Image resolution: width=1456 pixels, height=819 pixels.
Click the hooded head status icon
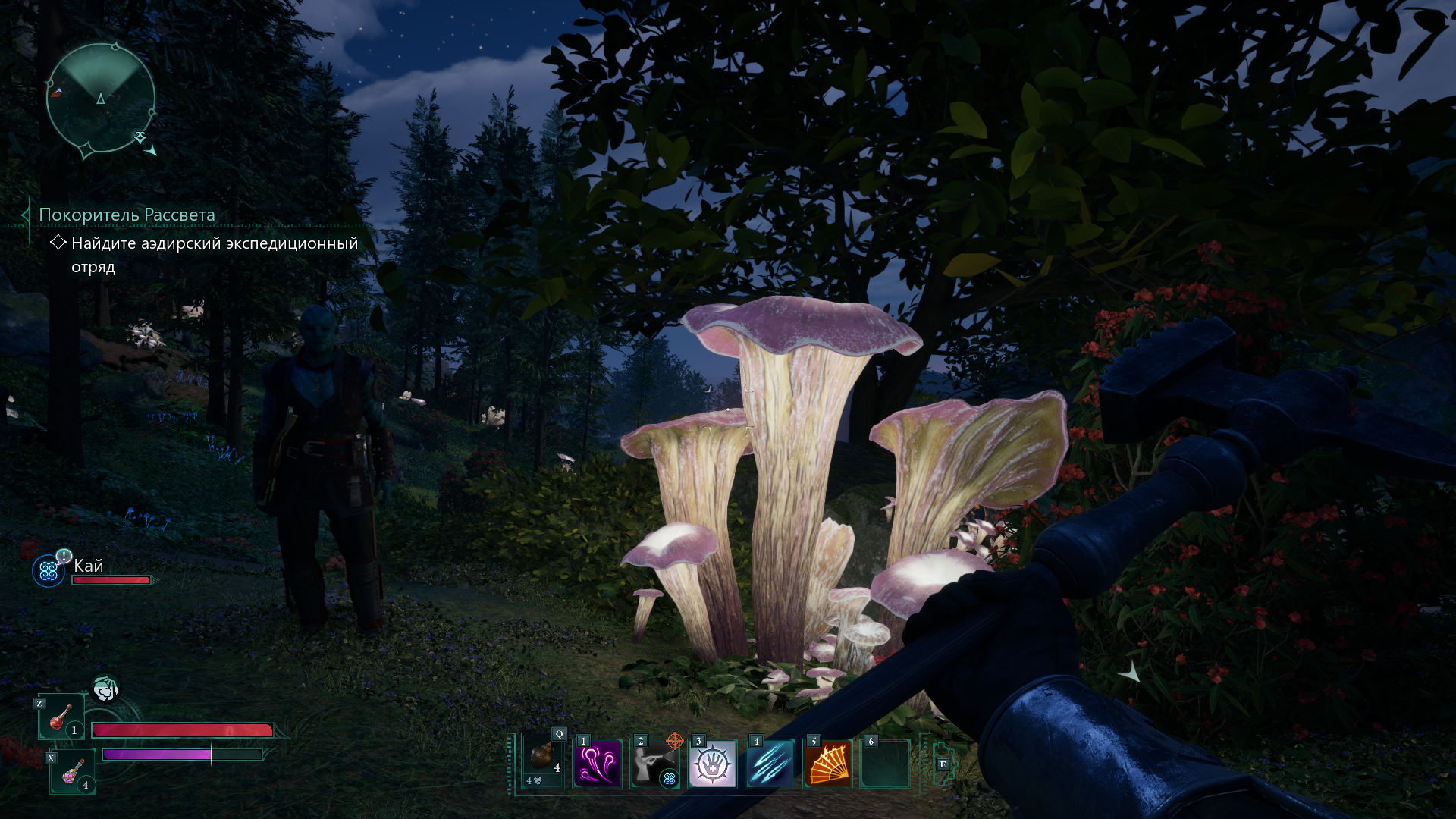coord(105,689)
